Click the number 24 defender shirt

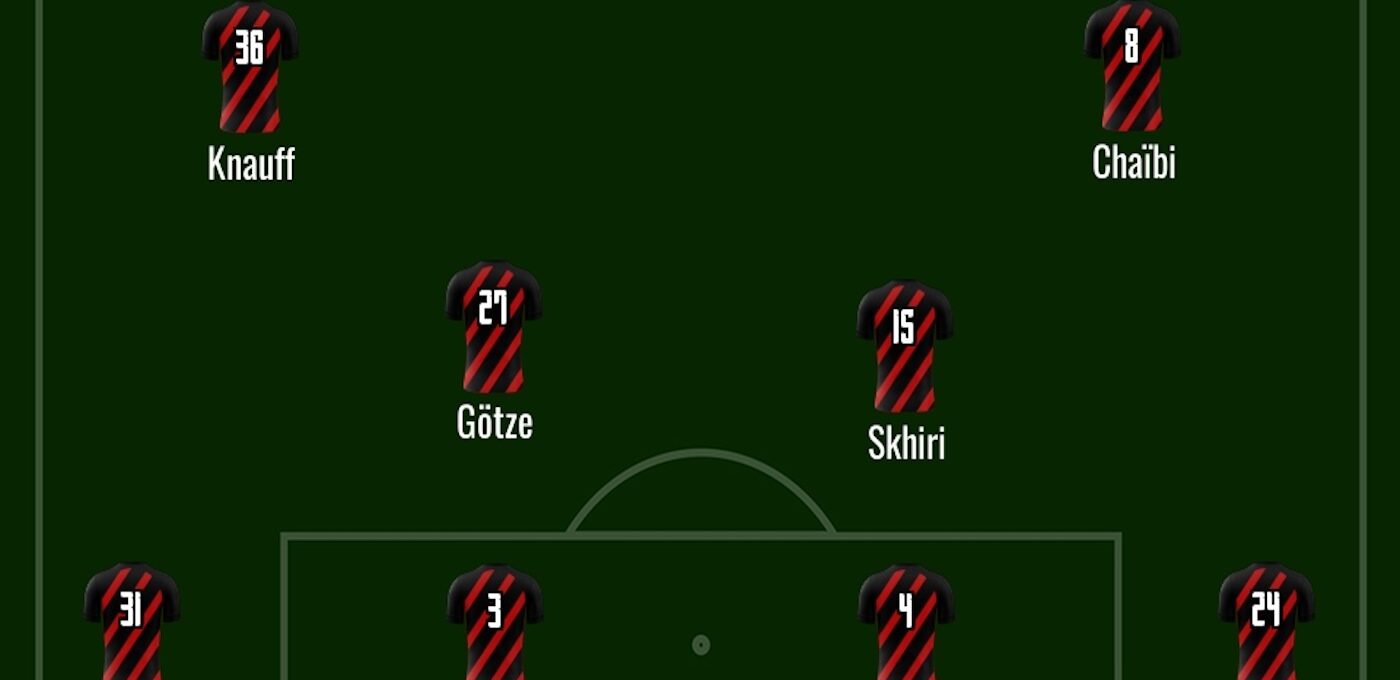(1266, 622)
